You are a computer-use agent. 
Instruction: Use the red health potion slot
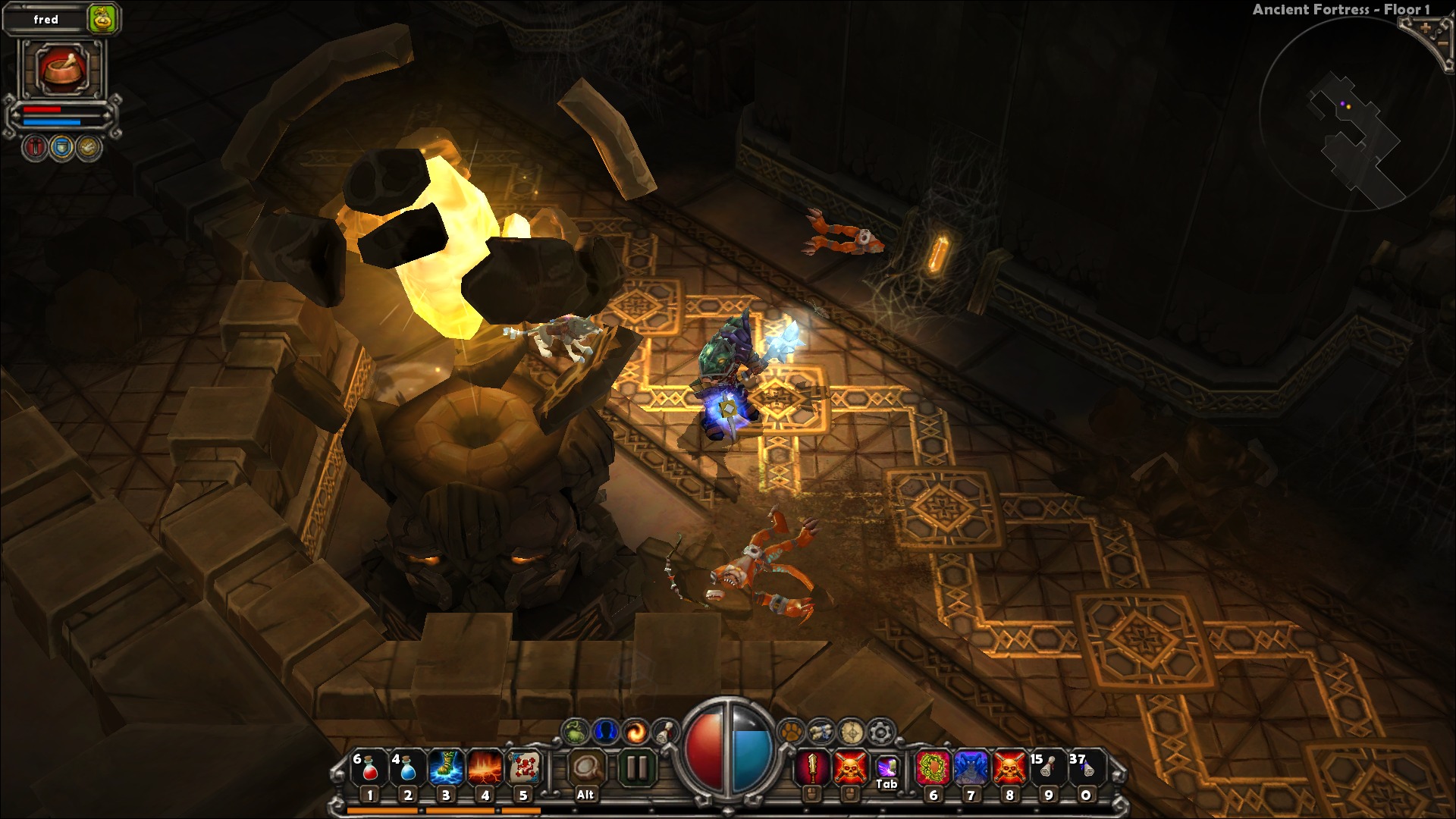(369, 768)
